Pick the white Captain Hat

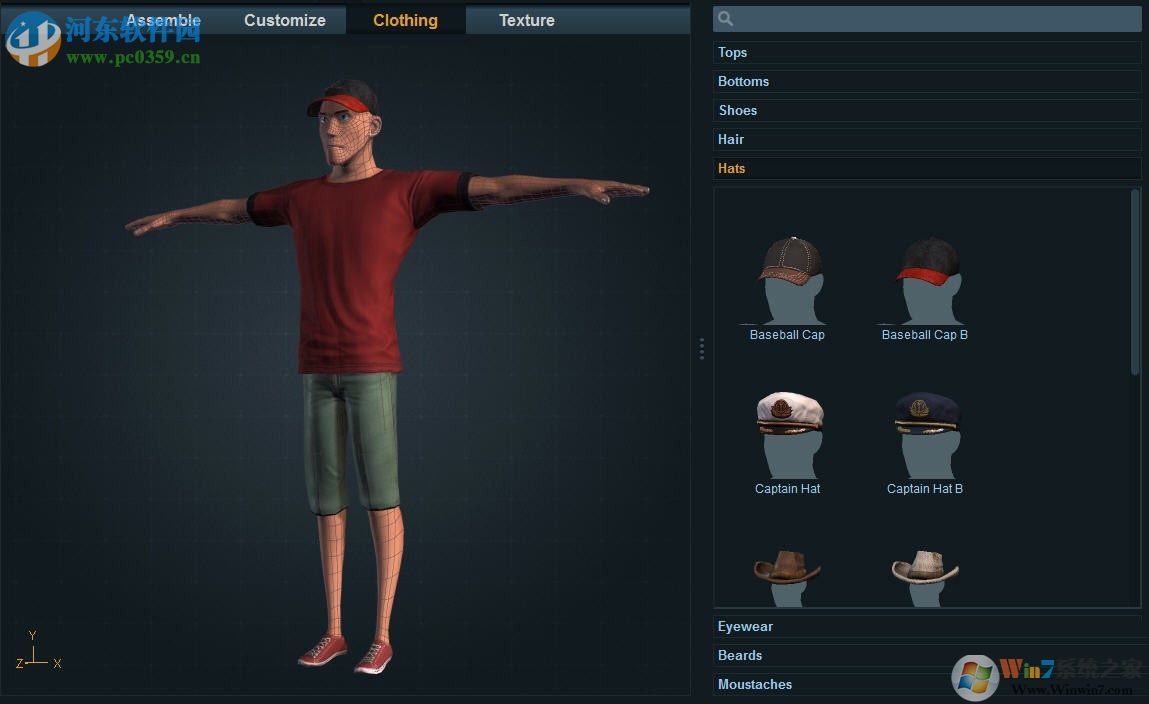[789, 435]
